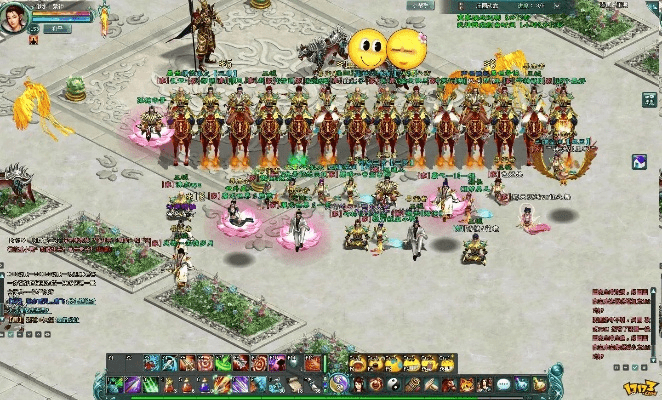
Task: Activate the large yin-yang orb on the hotbar
Action: pyautogui.click(x=339, y=383)
